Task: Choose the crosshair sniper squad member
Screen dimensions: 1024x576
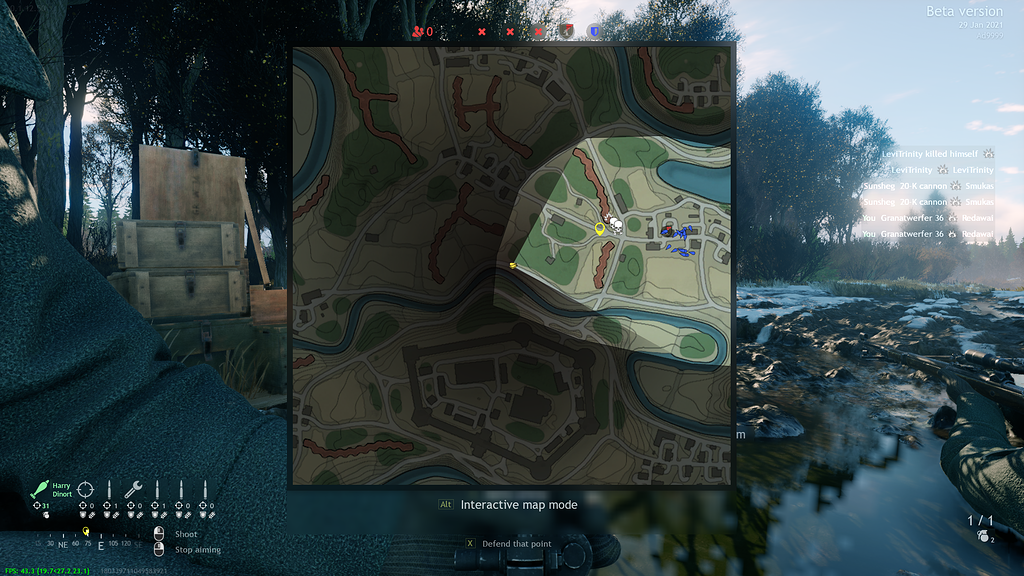Action: (x=86, y=489)
